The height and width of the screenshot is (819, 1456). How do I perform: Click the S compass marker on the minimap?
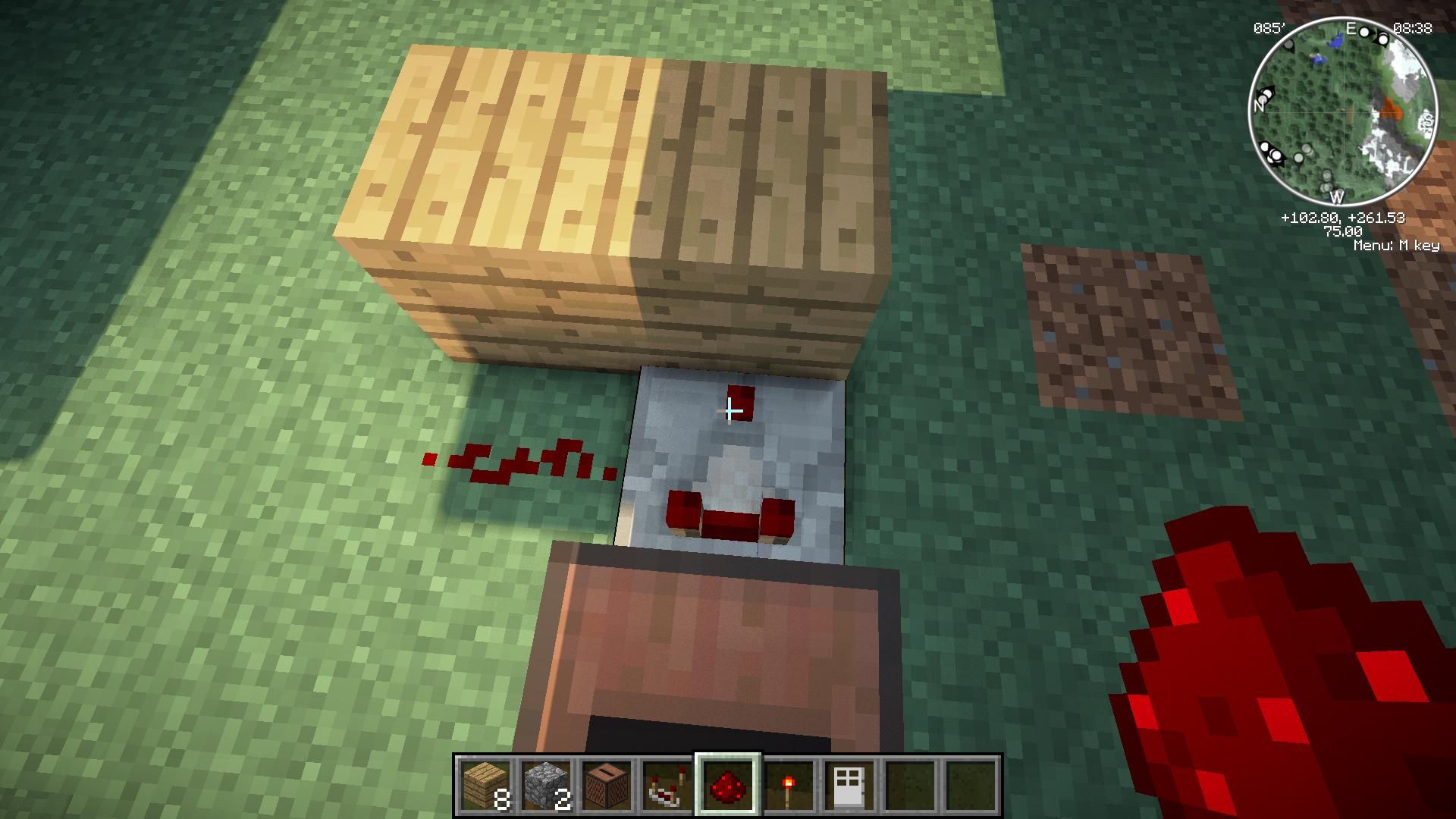pos(1428,119)
